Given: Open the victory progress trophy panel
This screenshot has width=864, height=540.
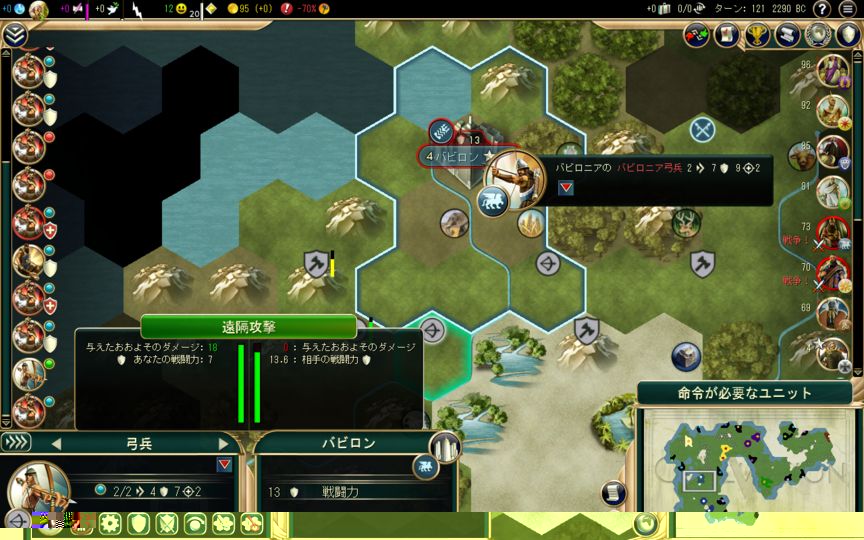Looking at the screenshot, I should tap(758, 35).
